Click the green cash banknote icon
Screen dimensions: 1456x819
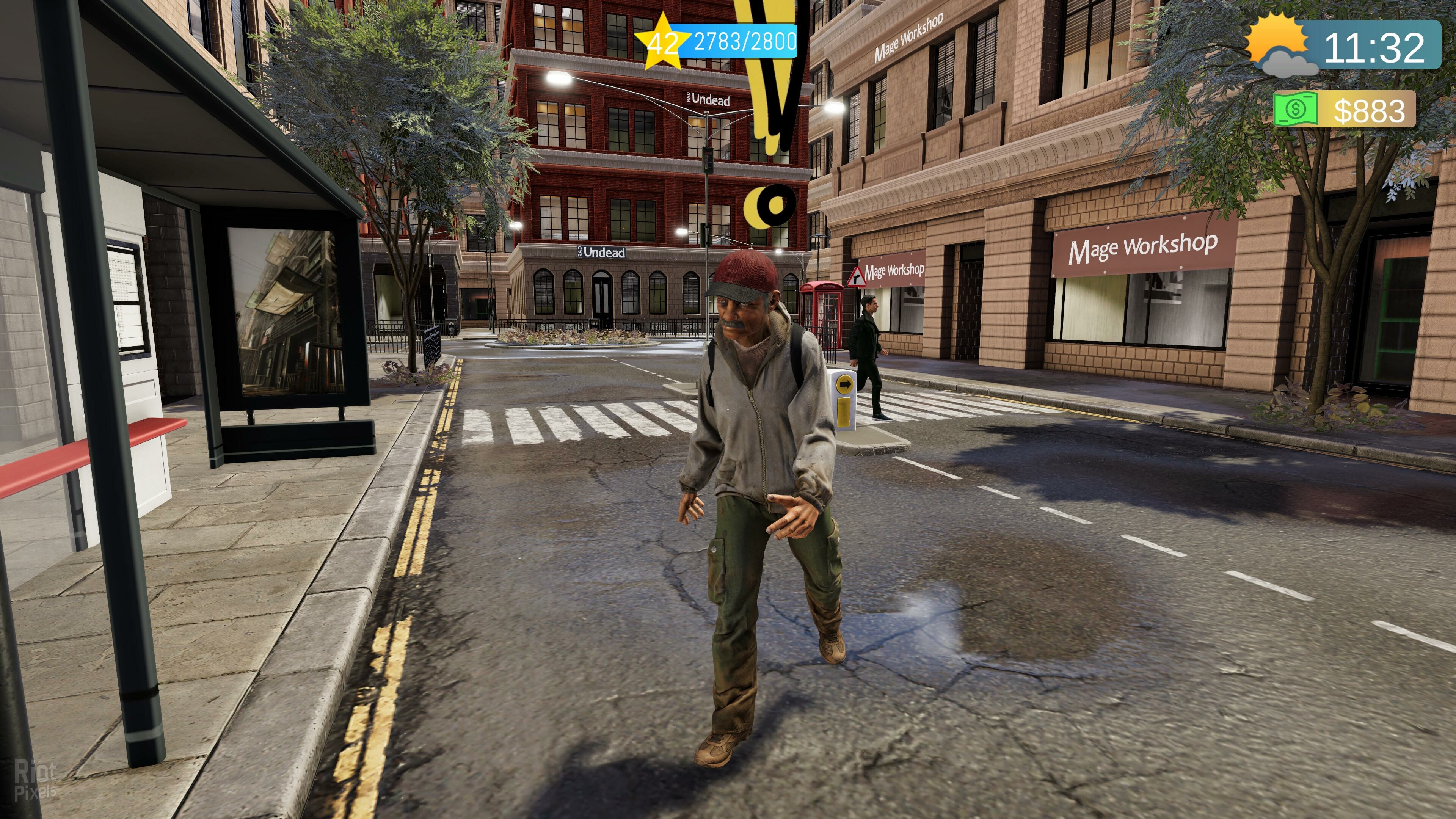point(1295,109)
